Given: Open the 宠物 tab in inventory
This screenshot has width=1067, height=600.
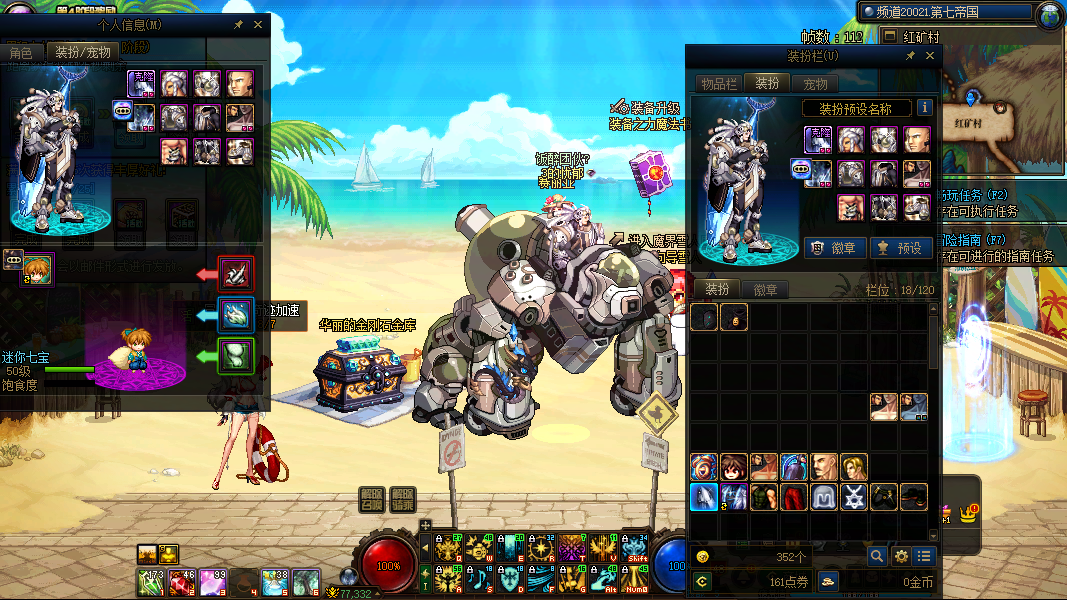Looking at the screenshot, I should [816, 84].
